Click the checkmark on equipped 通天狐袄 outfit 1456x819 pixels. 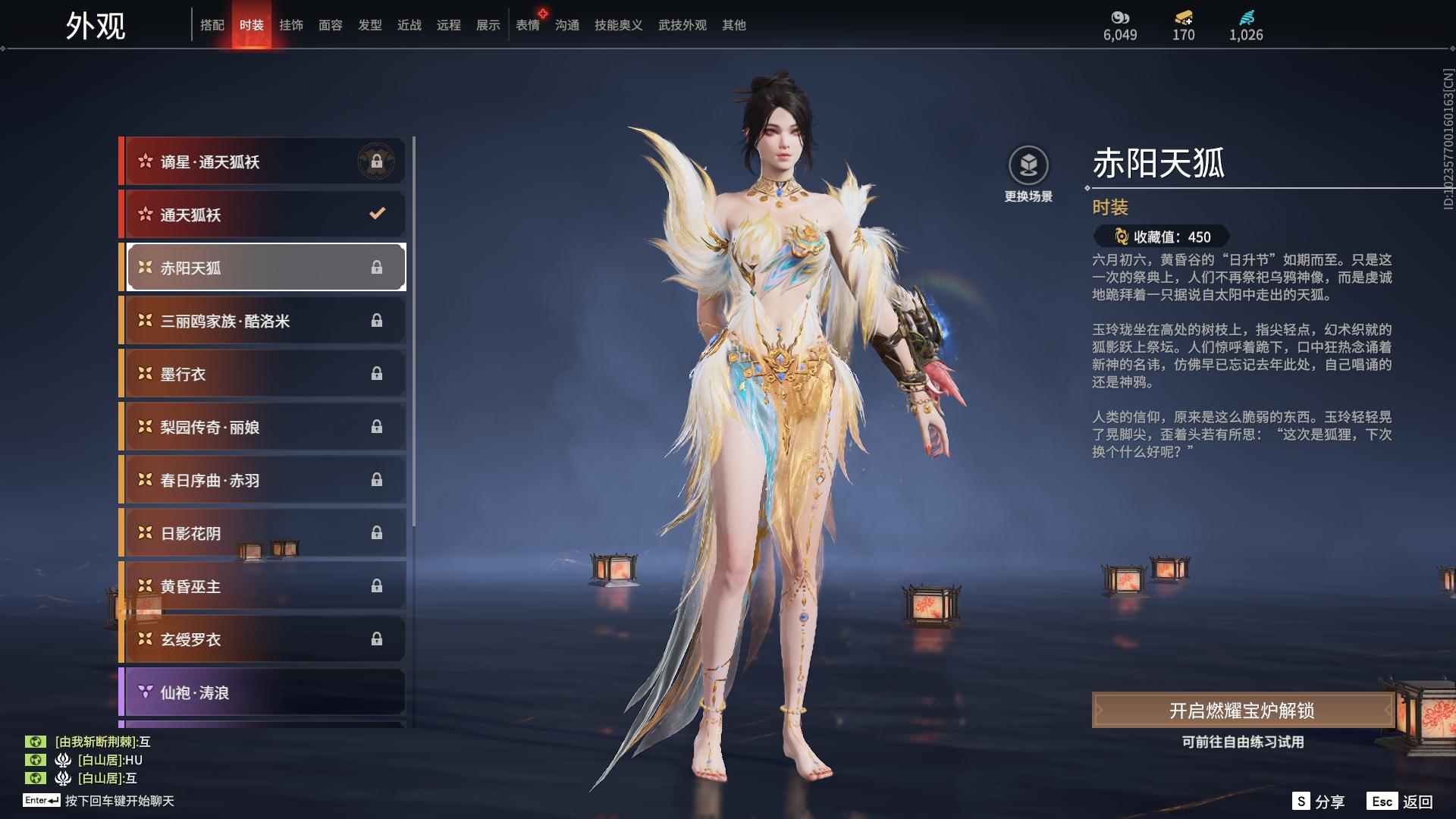coord(378,214)
